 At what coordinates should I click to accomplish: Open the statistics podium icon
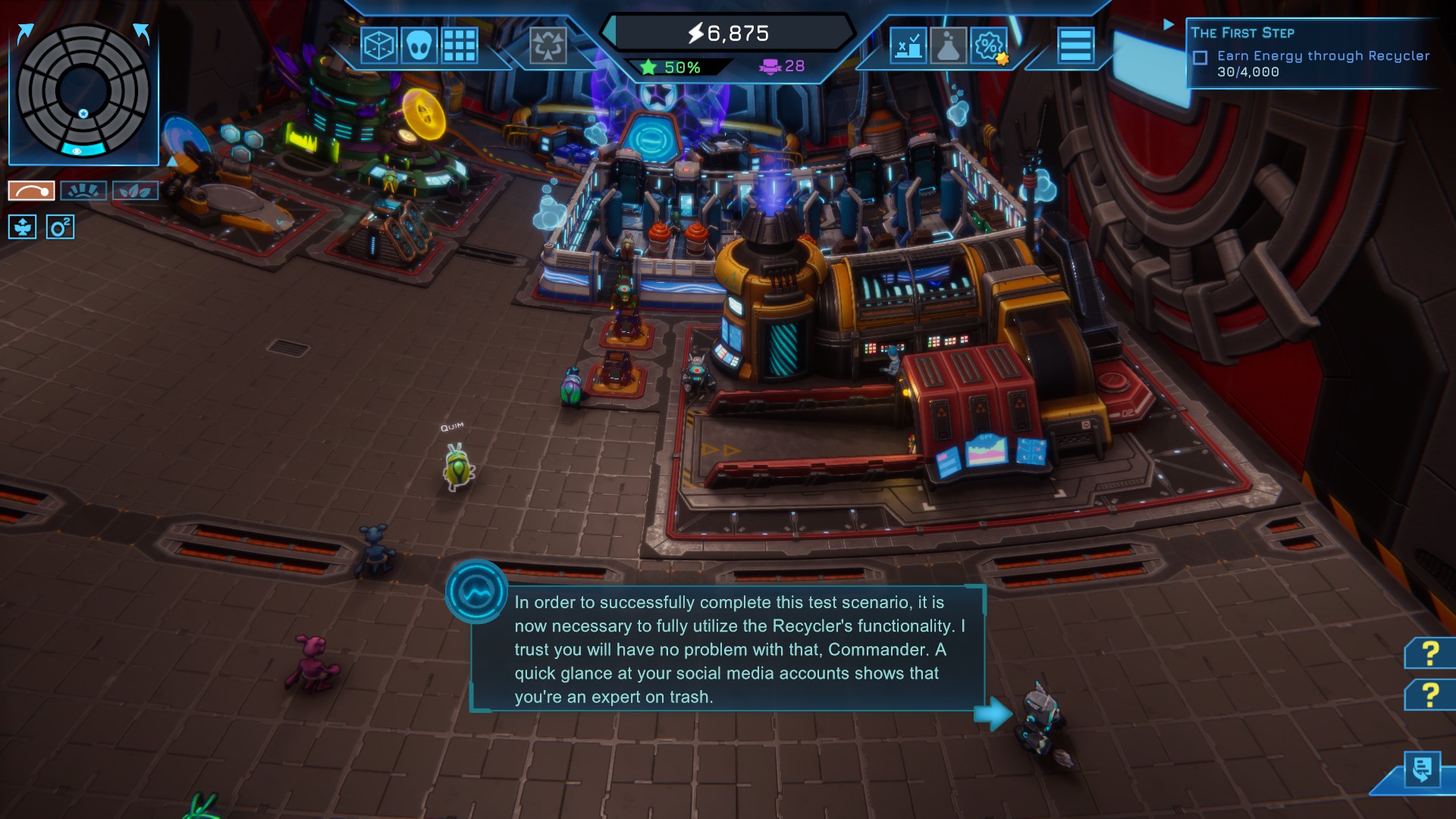point(908,46)
